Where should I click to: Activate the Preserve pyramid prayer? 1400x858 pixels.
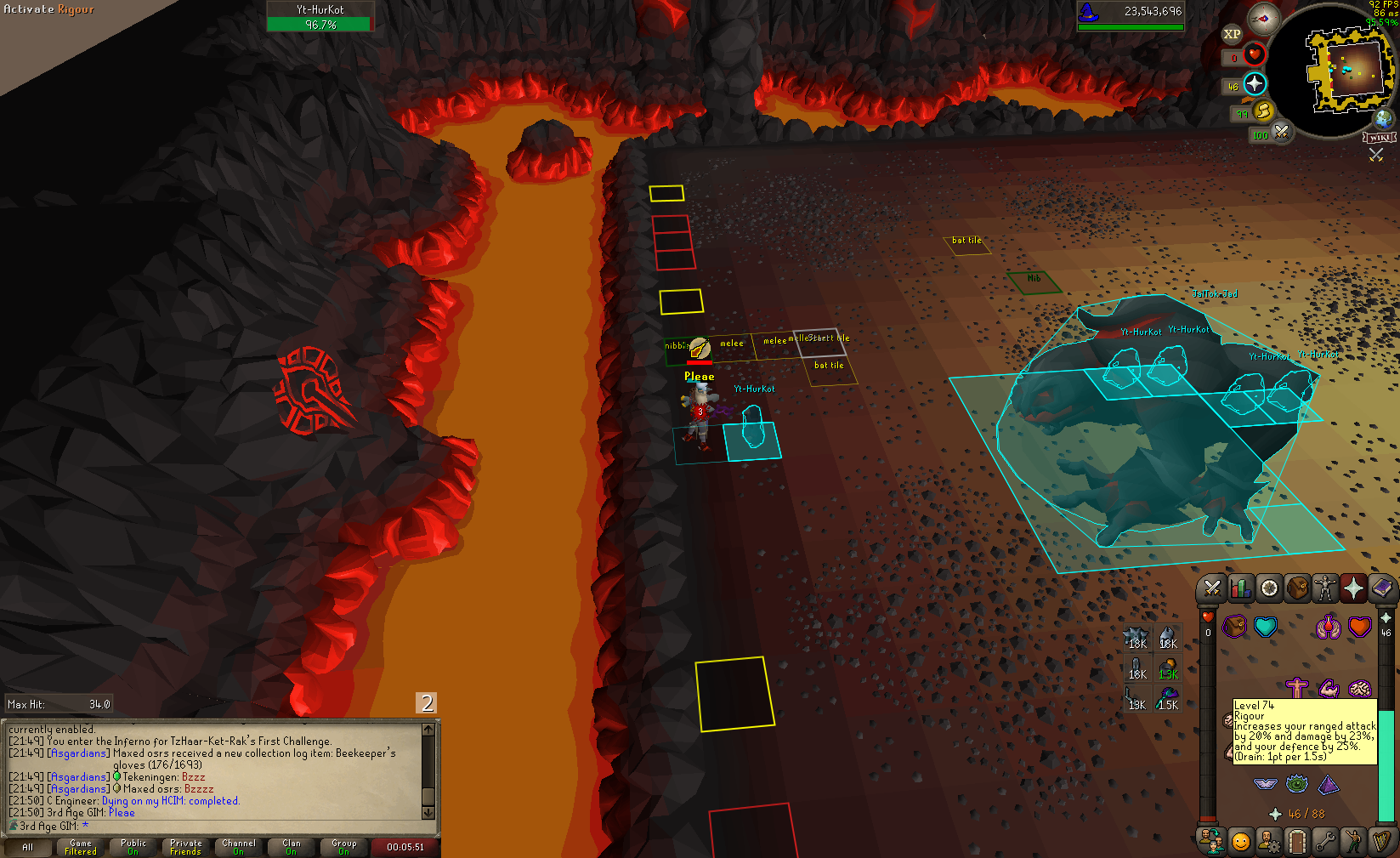(x=1328, y=784)
